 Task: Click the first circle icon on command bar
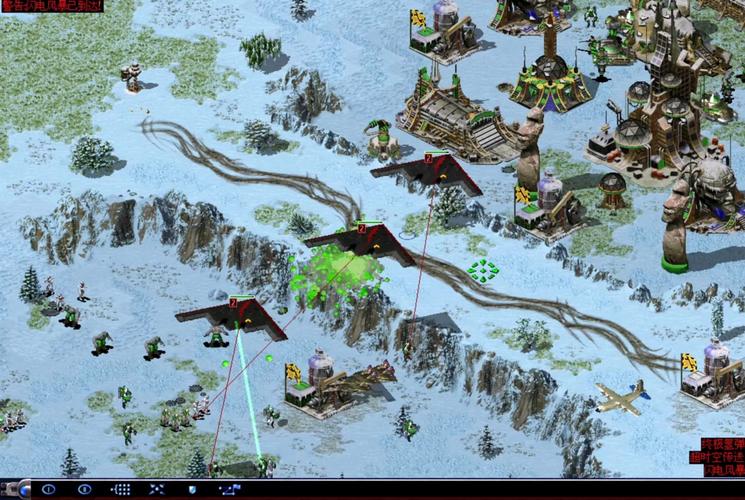coord(48,489)
